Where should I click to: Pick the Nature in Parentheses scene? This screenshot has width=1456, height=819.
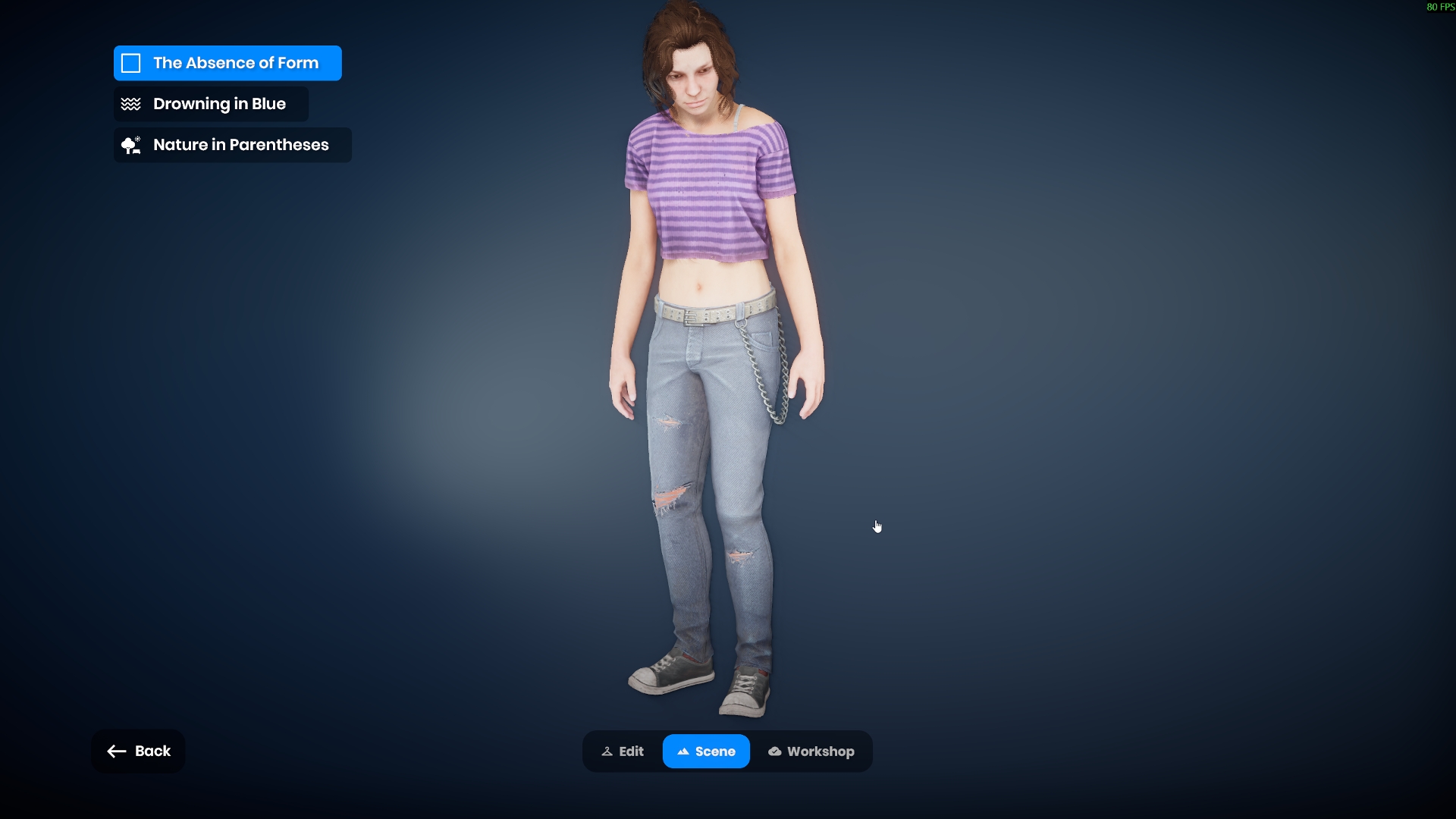(x=232, y=145)
